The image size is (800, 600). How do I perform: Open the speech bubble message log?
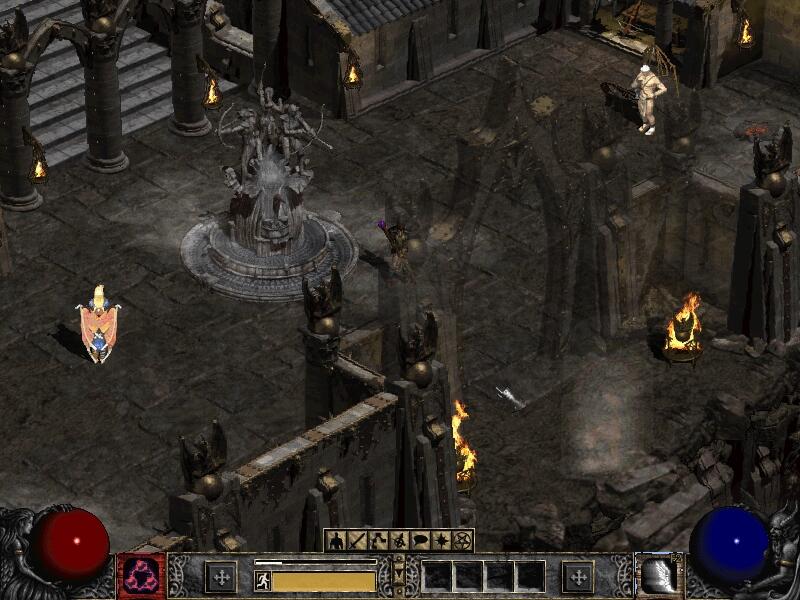point(420,541)
